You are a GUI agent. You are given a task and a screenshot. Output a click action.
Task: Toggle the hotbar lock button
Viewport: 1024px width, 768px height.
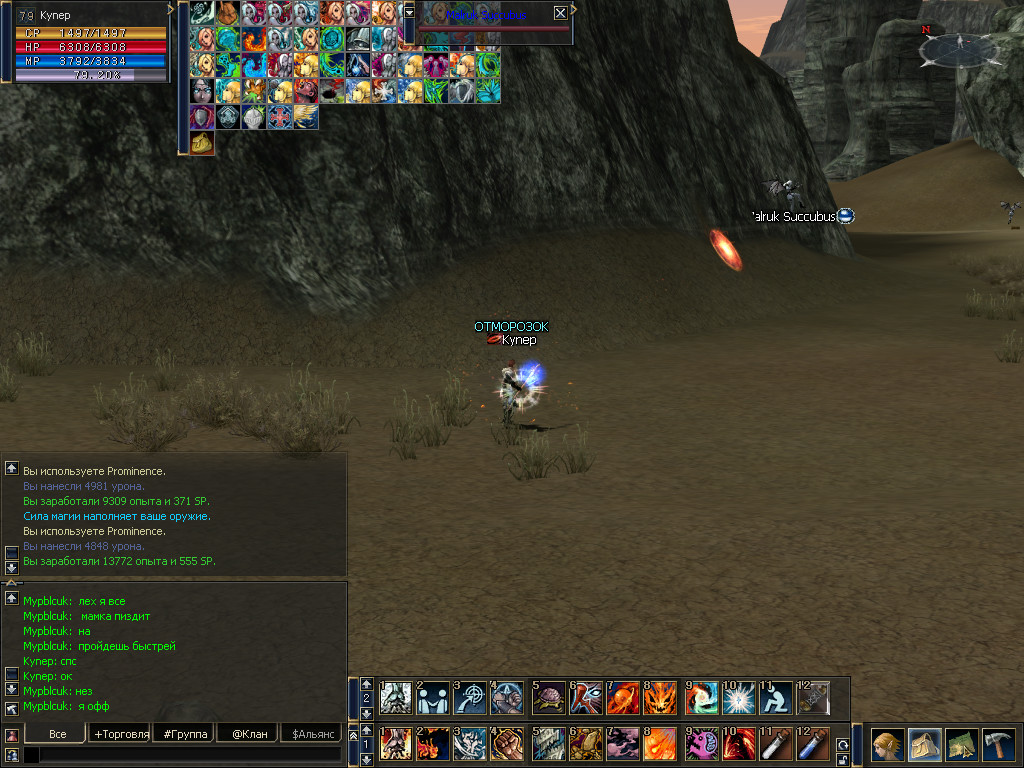(843, 759)
